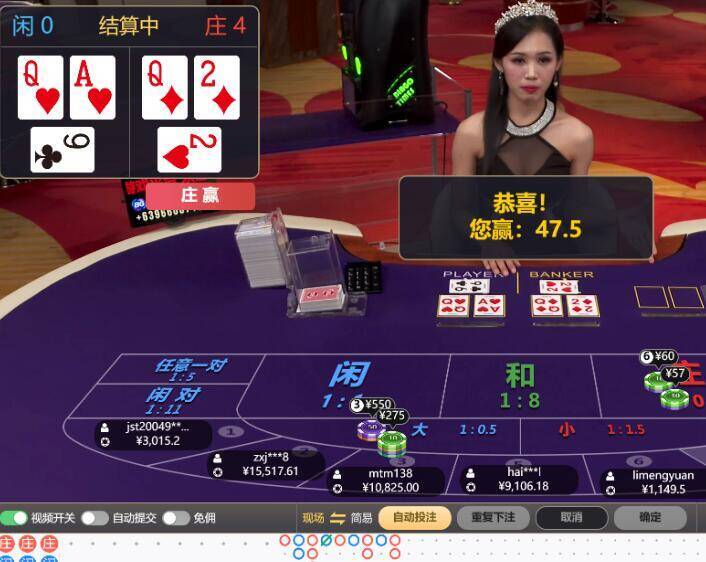Select player seat mtm138

point(390,481)
